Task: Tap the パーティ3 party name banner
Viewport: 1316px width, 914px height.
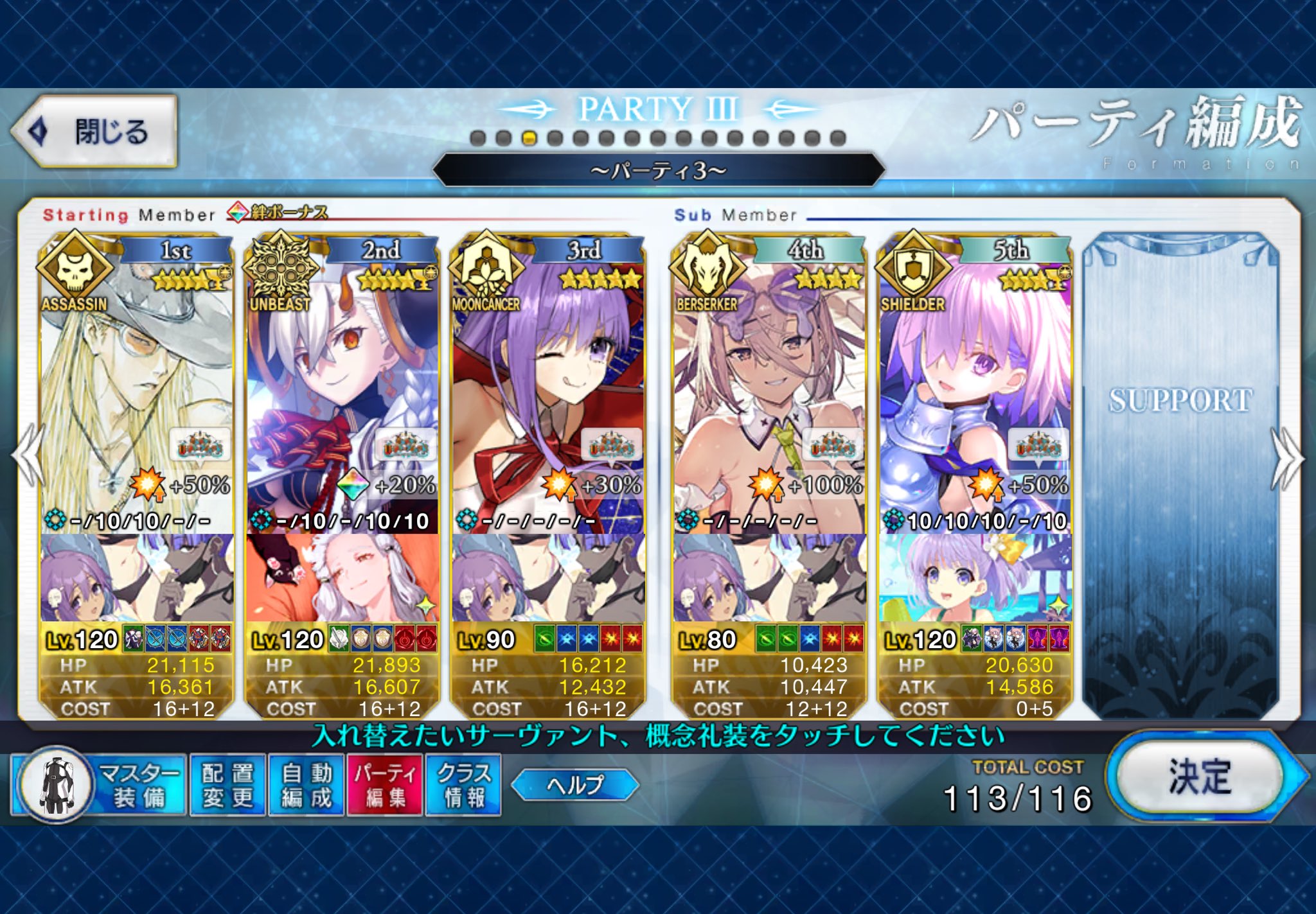Action: [658, 170]
